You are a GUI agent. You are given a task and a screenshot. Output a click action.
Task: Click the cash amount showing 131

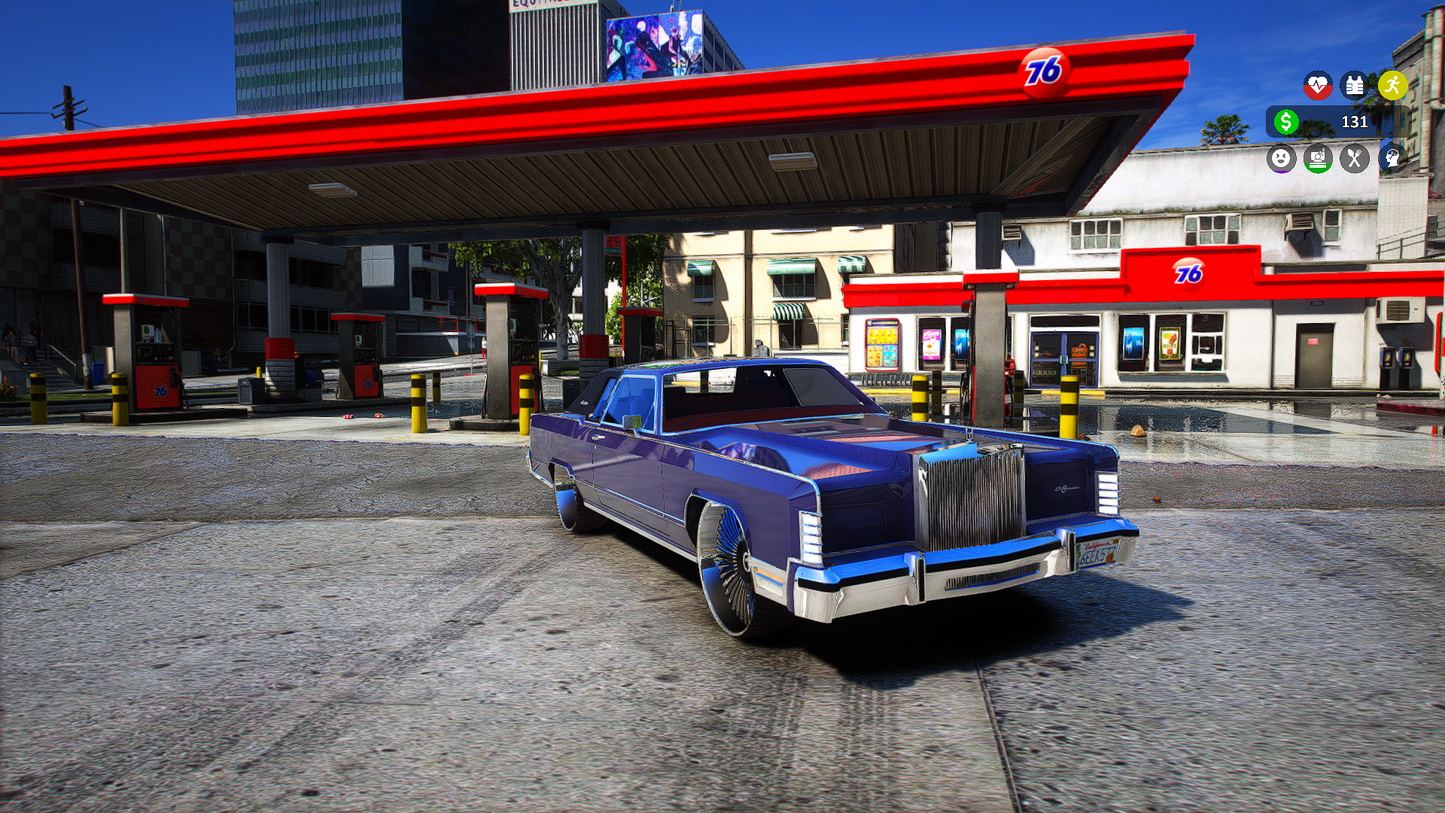point(1357,122)
